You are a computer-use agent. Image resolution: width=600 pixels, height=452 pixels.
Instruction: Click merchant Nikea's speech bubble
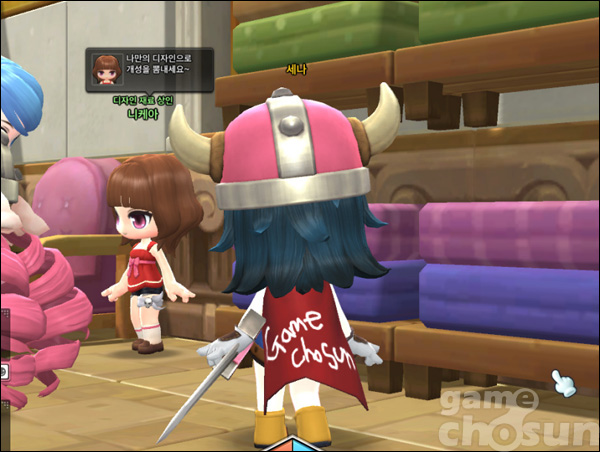coord(149,70)
